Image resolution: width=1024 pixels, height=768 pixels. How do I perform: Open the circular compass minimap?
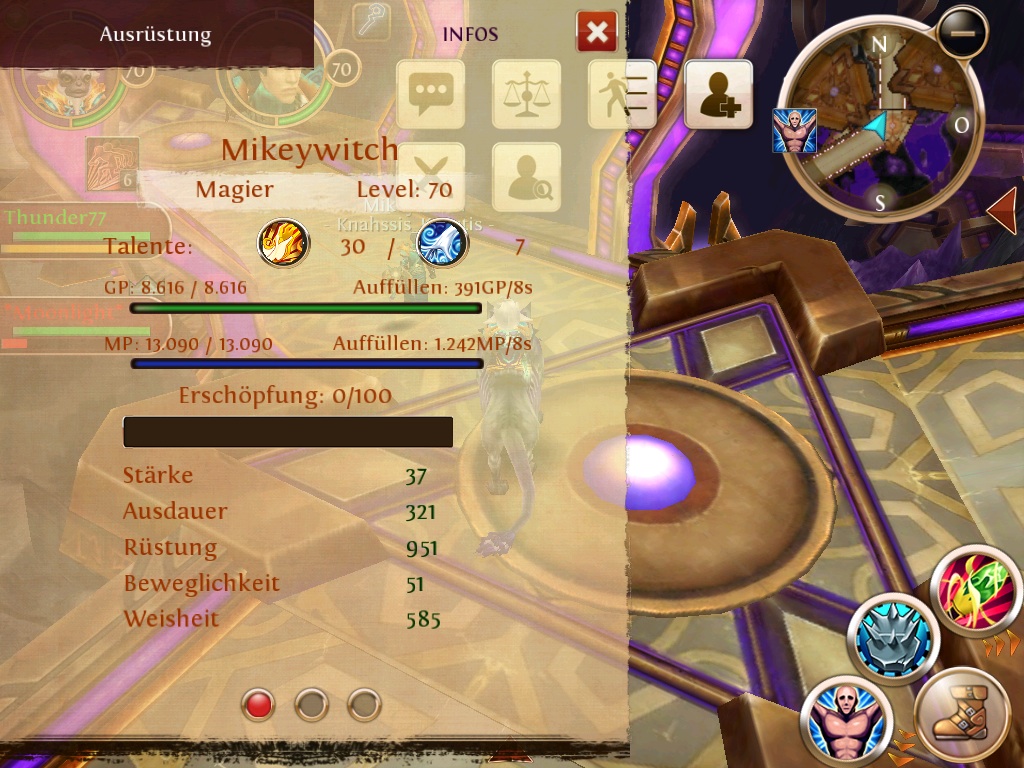tap(880, 120)
